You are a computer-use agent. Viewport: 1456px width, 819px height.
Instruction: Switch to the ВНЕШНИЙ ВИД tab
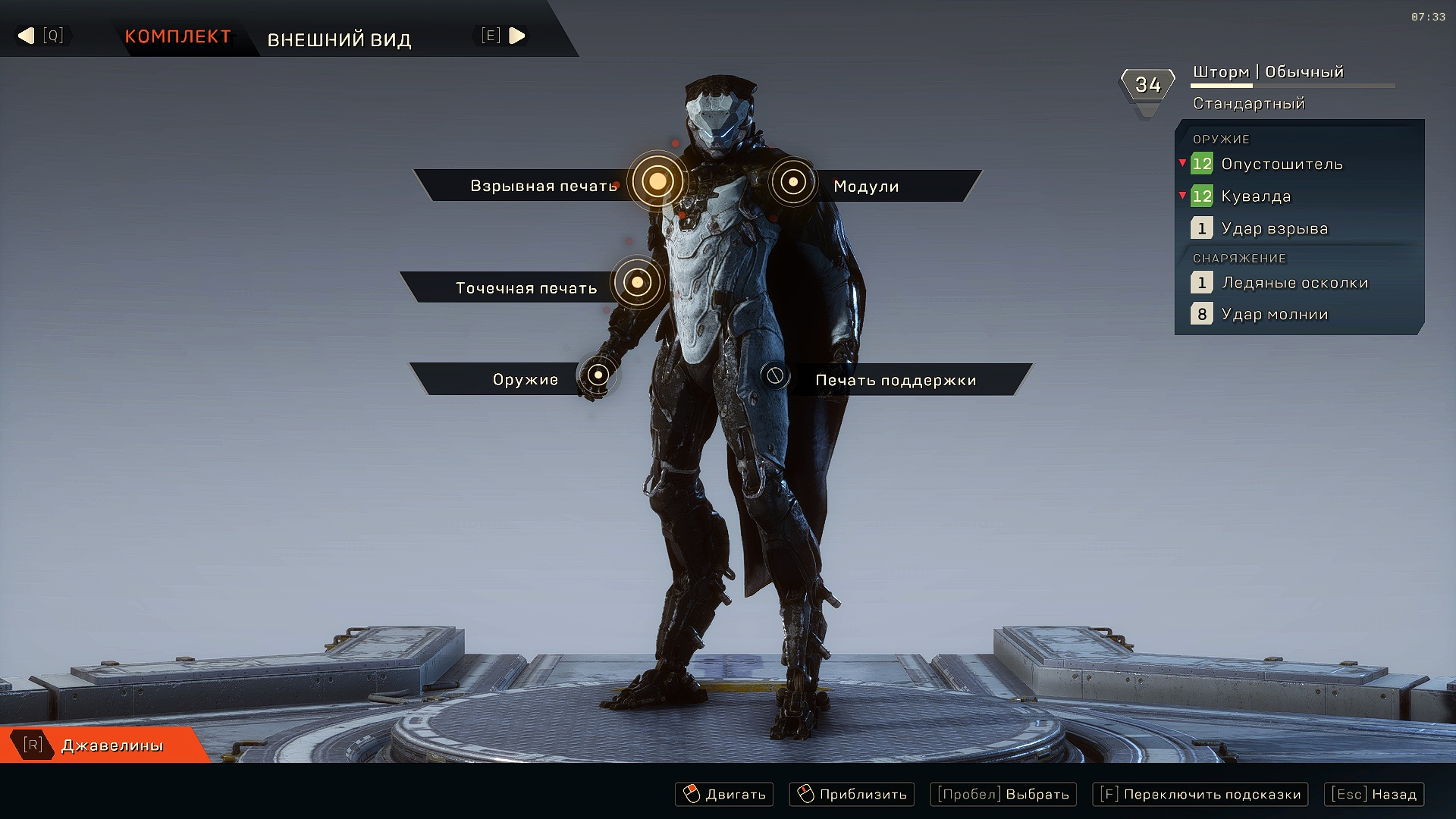(339, 39)
